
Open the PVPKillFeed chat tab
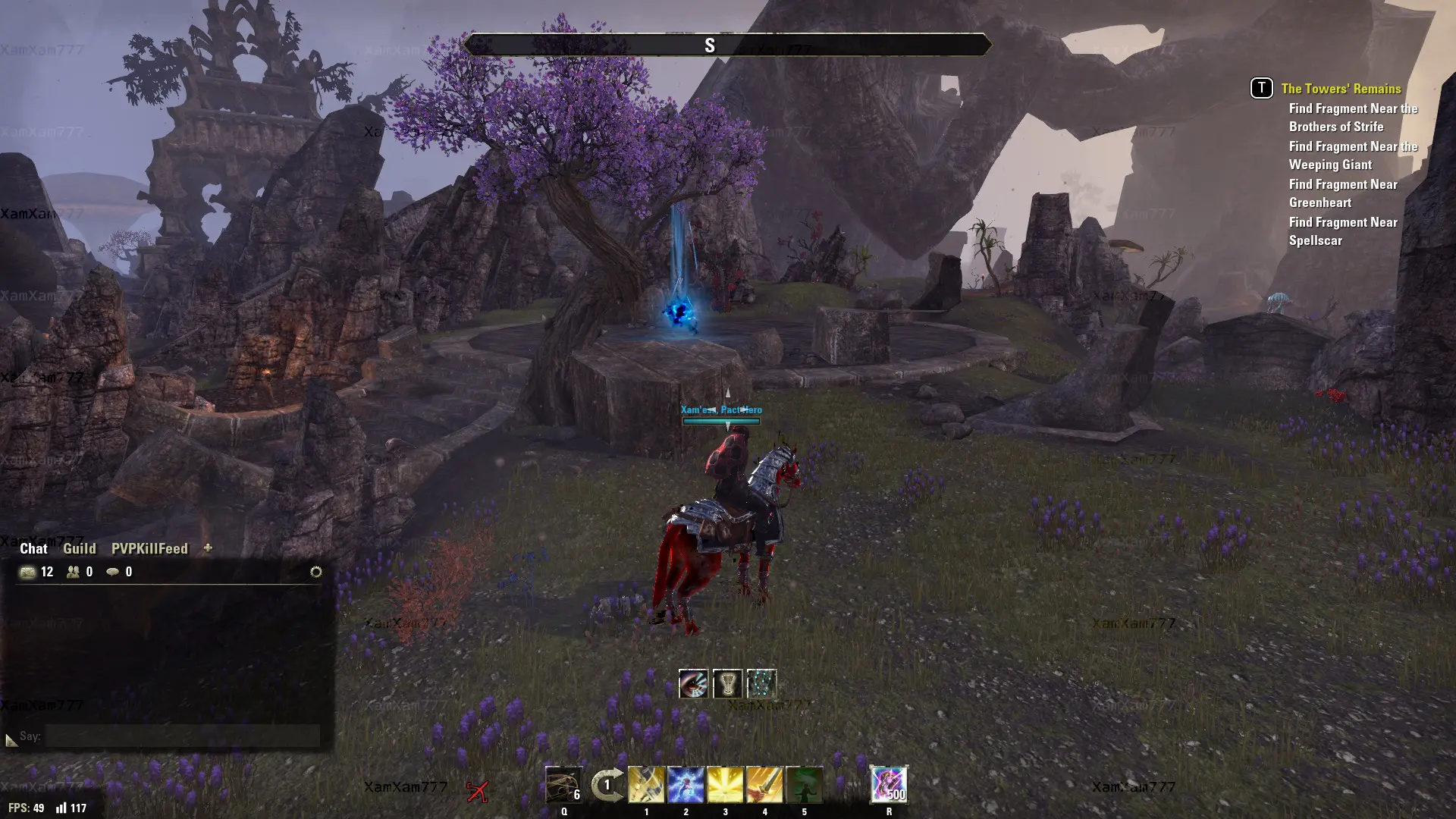(149, 548)
